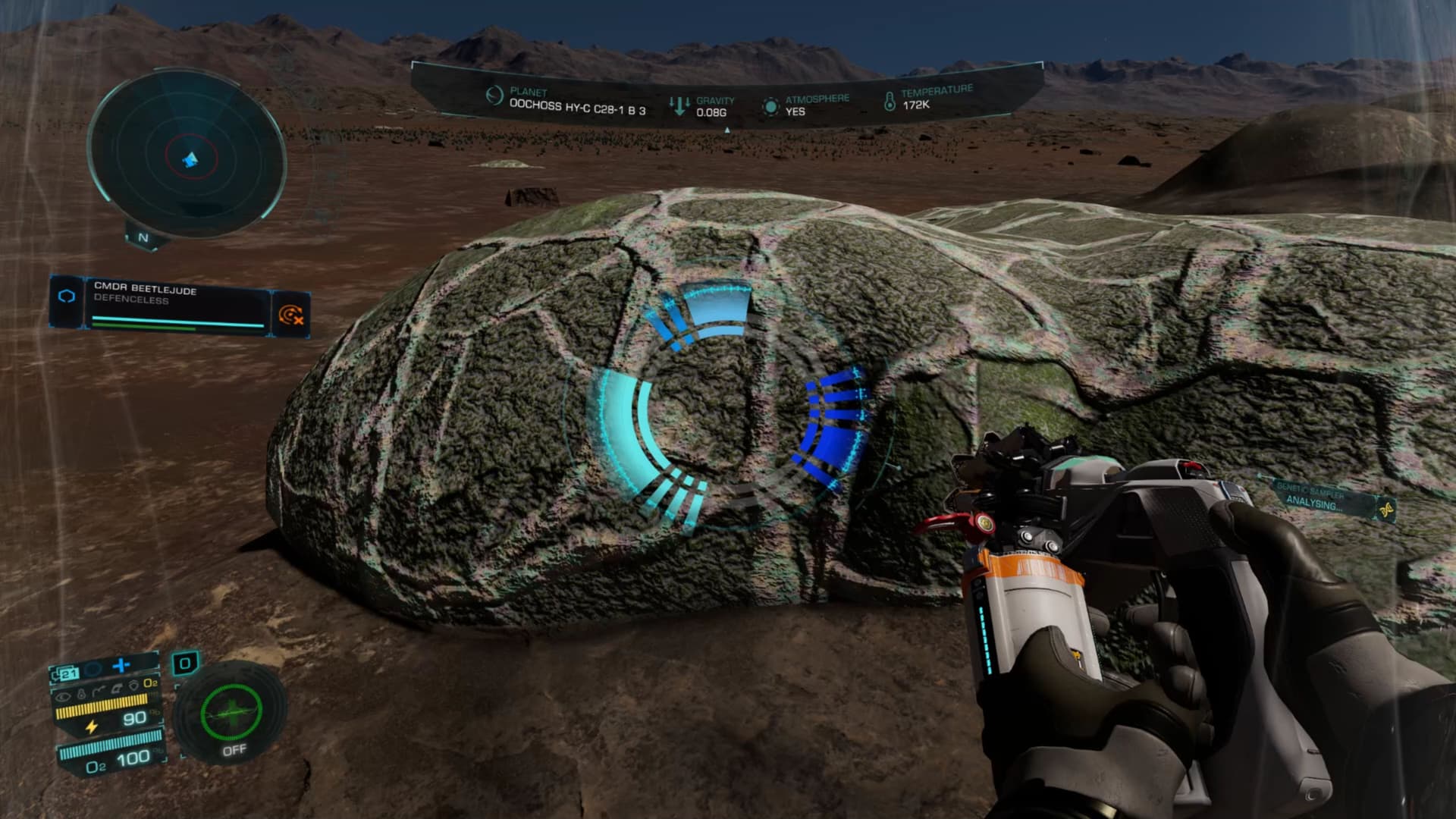1456x819 pixels.
Task: Click the thermometer temperature icon
Action: click(x=890, y=99)
